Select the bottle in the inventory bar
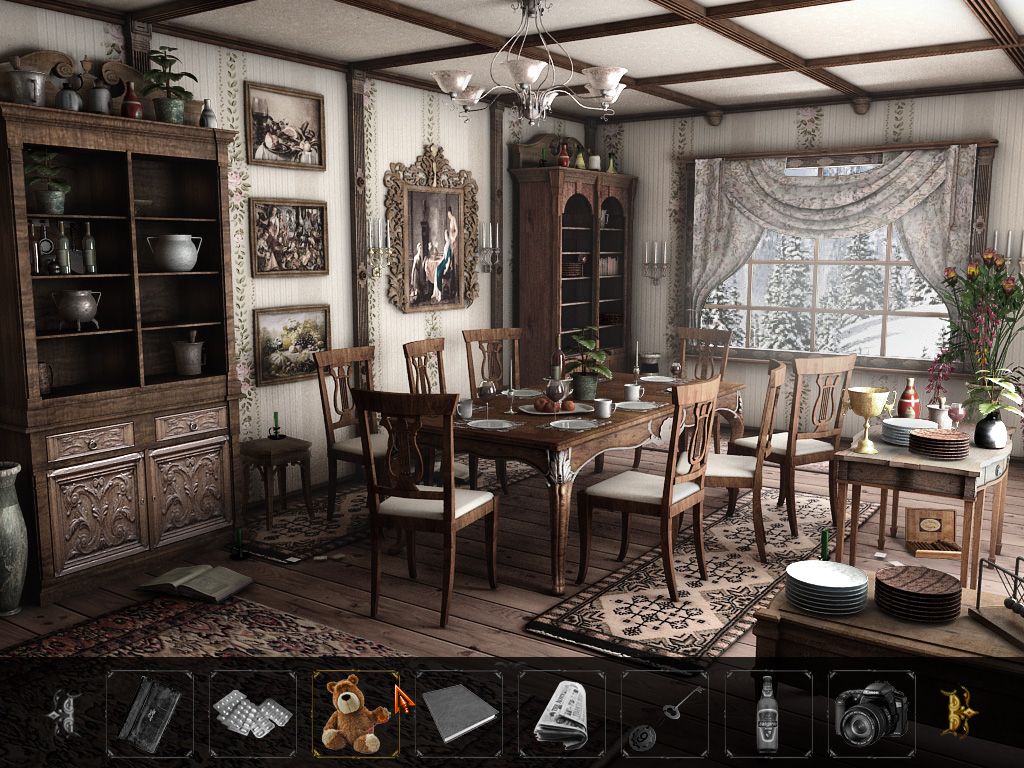 (767, 714)
